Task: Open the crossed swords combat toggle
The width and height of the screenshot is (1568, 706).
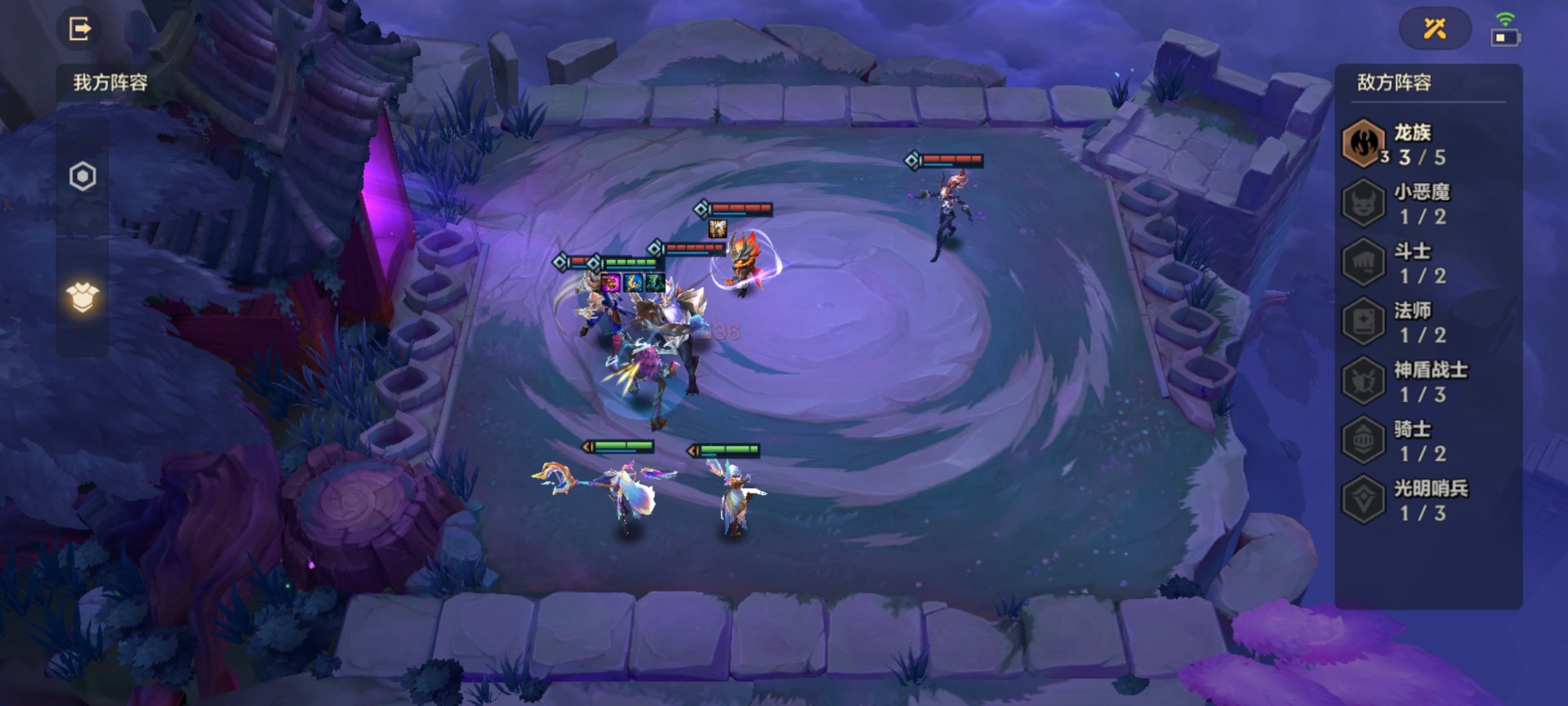Action: click(1434, 29)
